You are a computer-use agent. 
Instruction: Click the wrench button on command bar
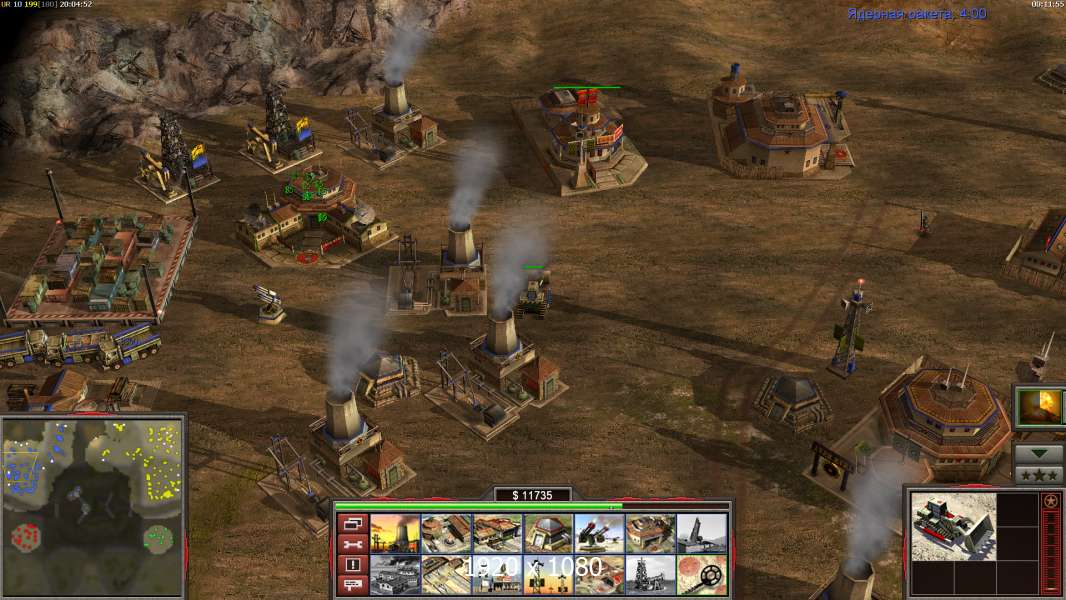[x=351, y=544]
